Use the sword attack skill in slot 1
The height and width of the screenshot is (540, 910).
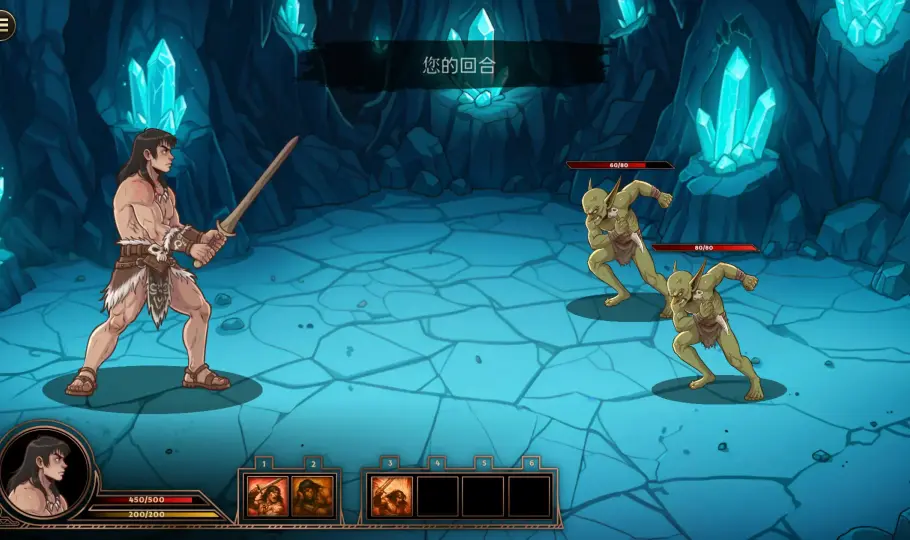point(264,496)
